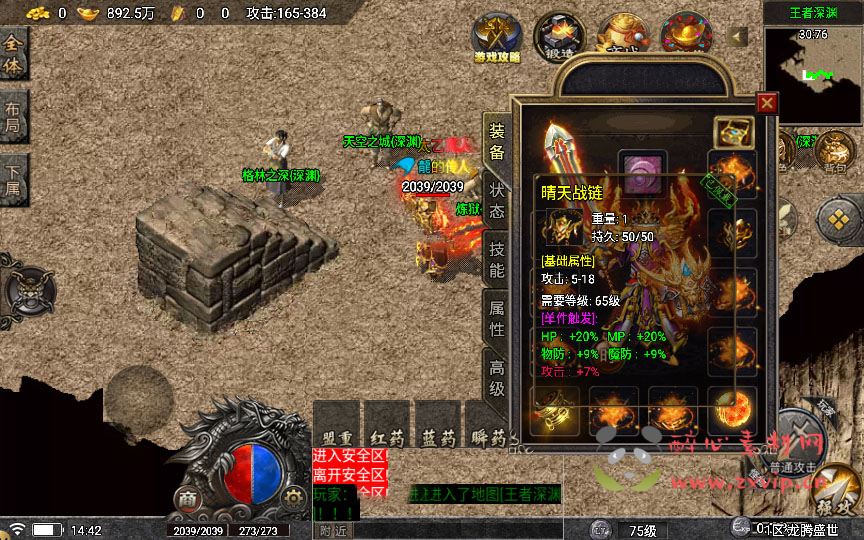Click the treasure chest icon in equipment panel
This screenshot has width=864, height=540.
click(733, 133)
